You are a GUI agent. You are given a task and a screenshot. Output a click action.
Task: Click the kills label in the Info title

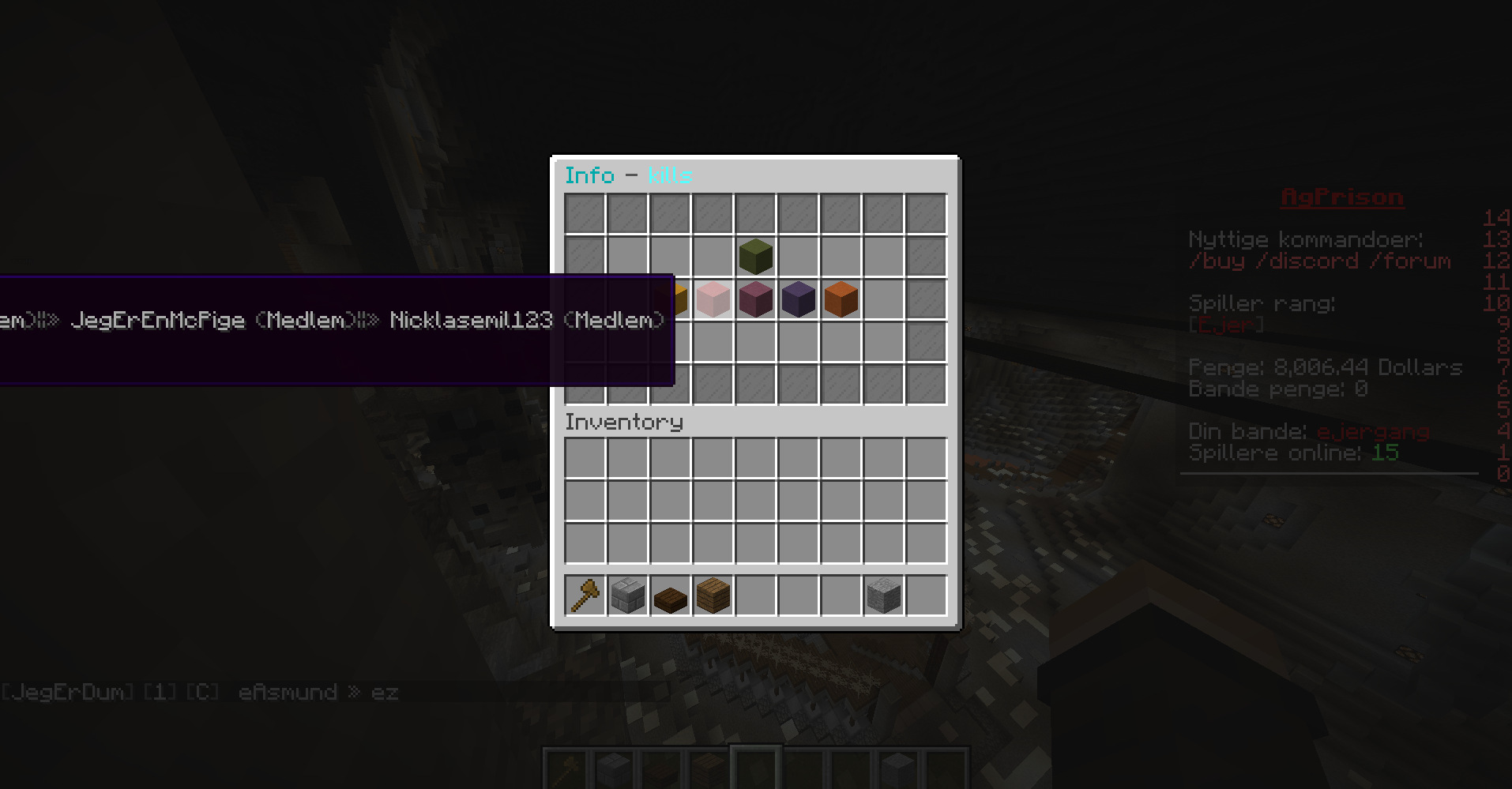pyautogui.click(x=668, y=175)
